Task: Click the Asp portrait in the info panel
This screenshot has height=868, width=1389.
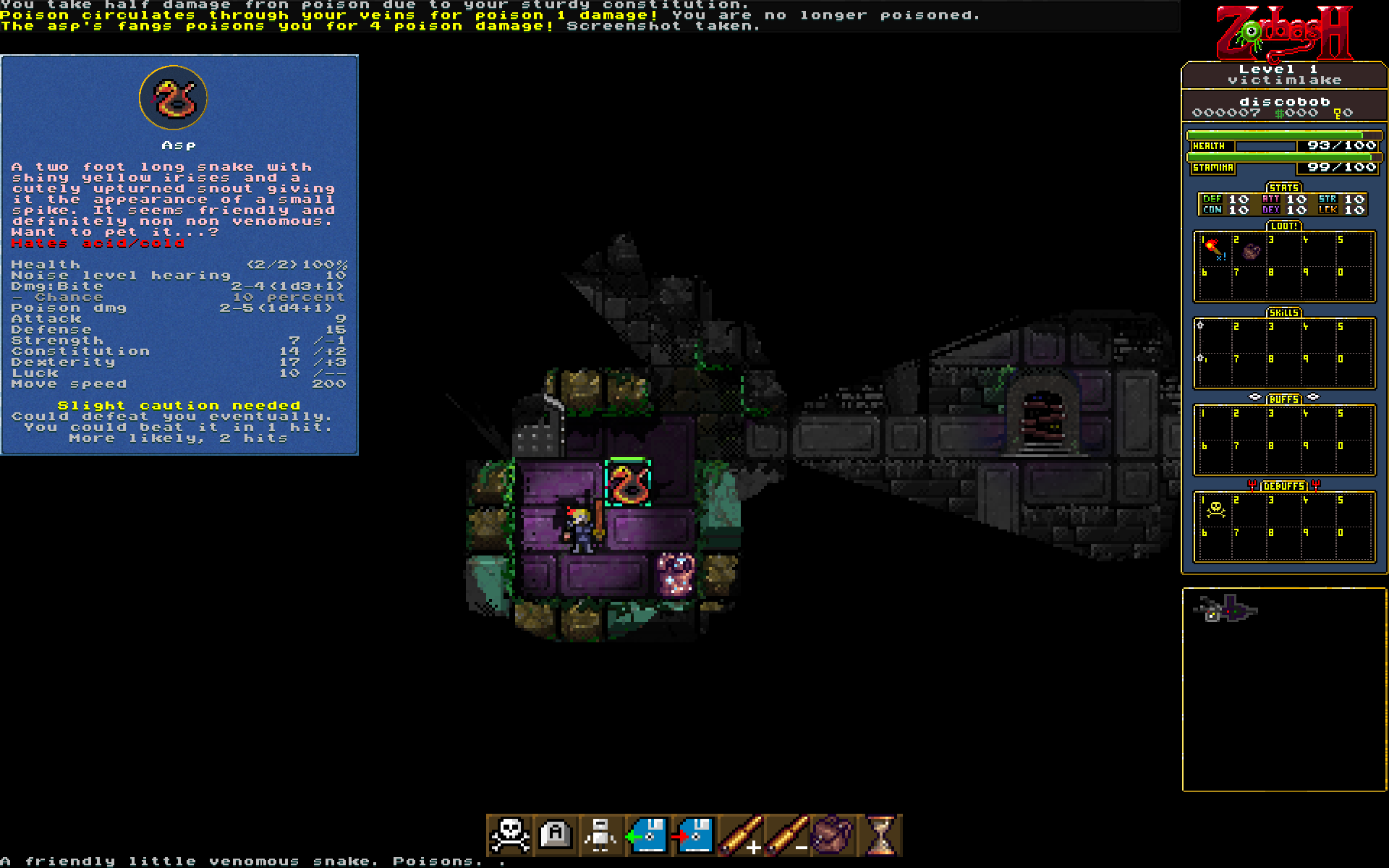Action: pyautogui.click(x=174, y=98)
